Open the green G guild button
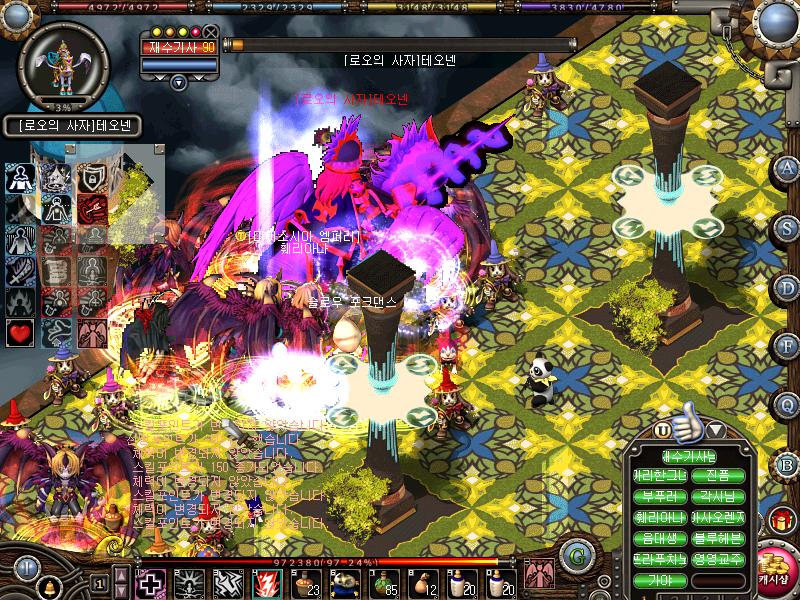The image size is (800, 600). 573,554
